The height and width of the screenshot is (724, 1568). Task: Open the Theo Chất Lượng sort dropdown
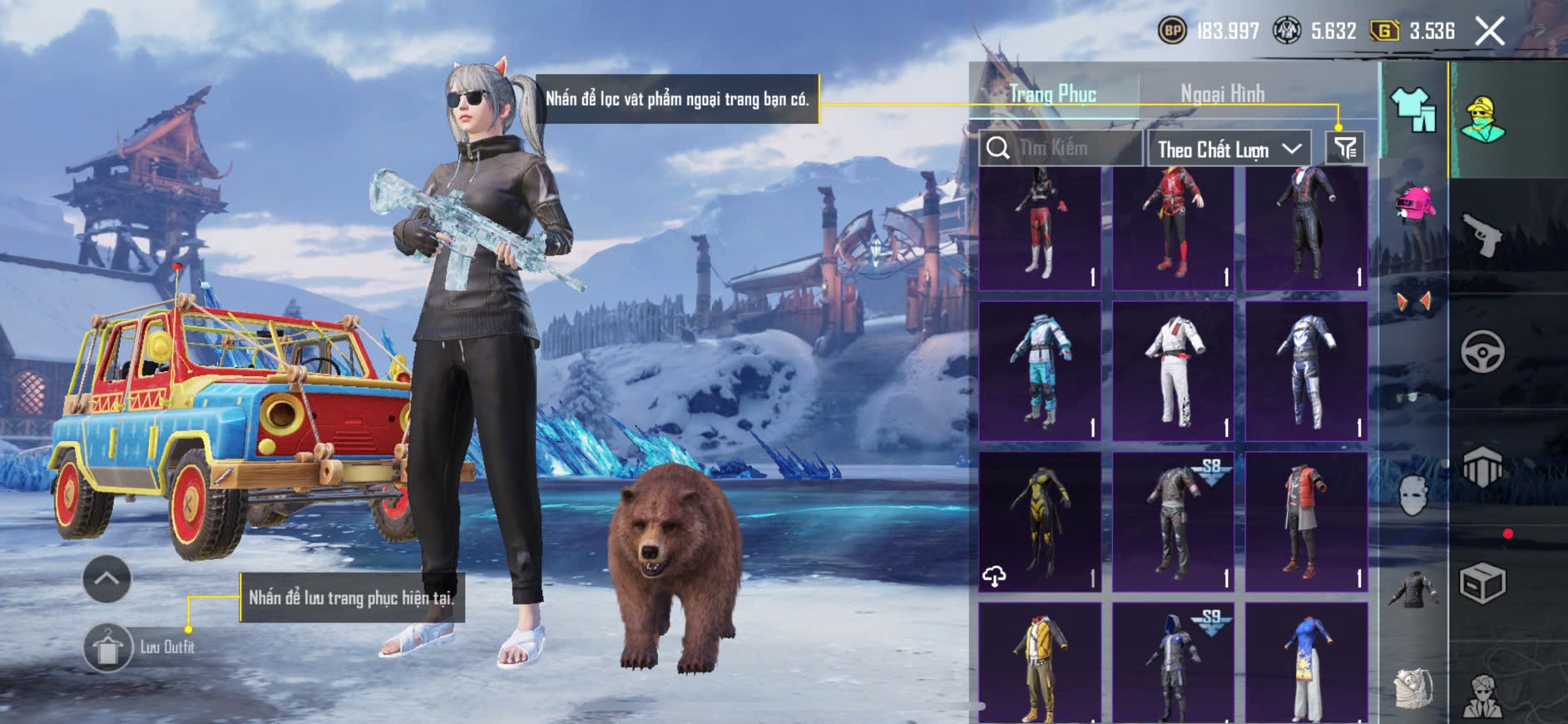[x=1228, y=150]
